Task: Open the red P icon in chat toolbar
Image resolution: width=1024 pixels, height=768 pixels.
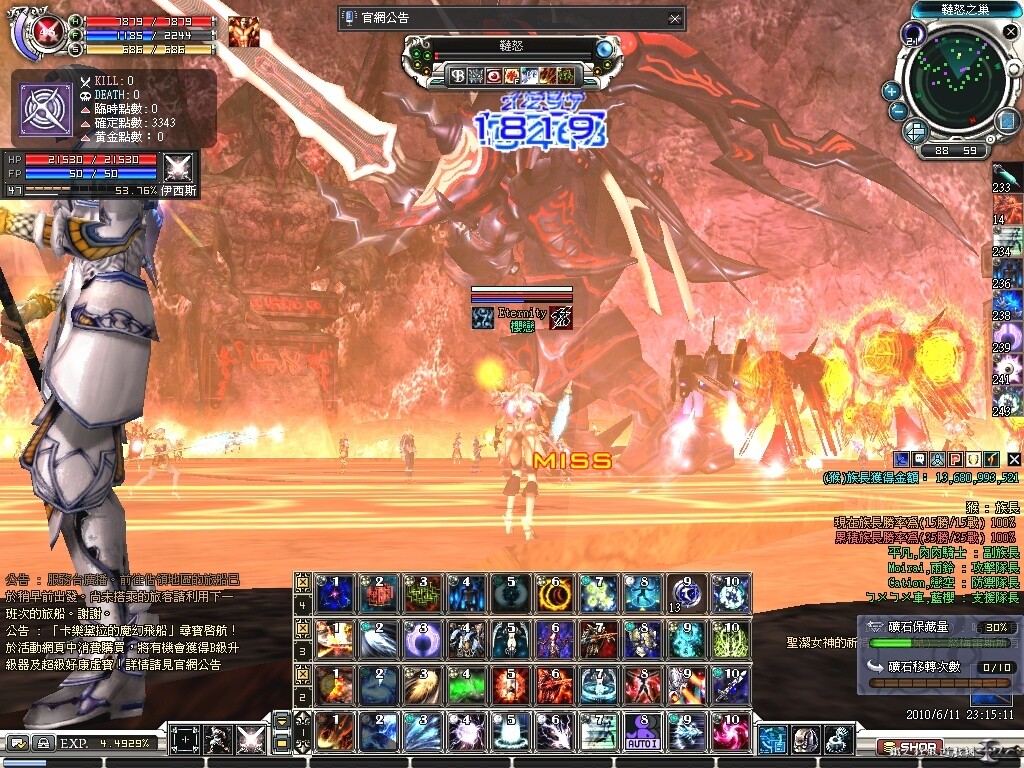Action: (x=955, y=458)
